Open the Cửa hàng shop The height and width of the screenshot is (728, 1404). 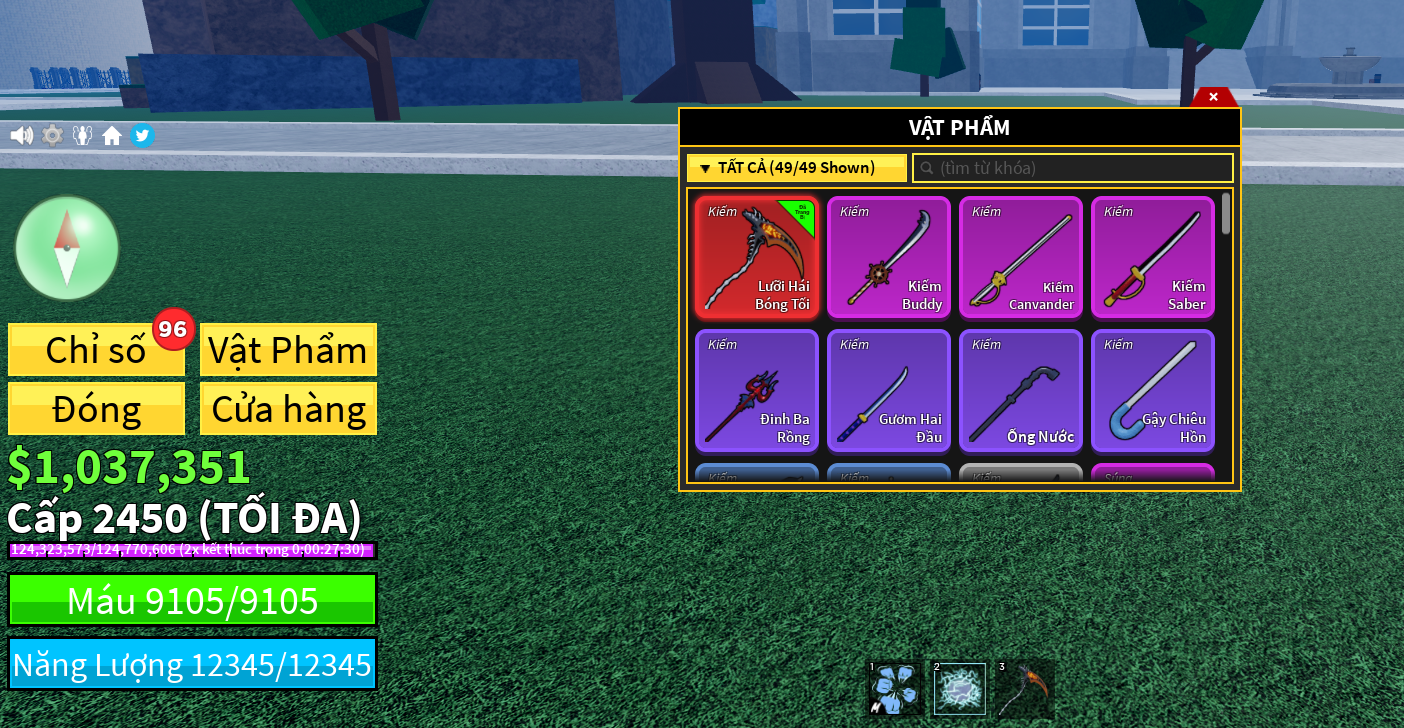[x=288, y=409]
